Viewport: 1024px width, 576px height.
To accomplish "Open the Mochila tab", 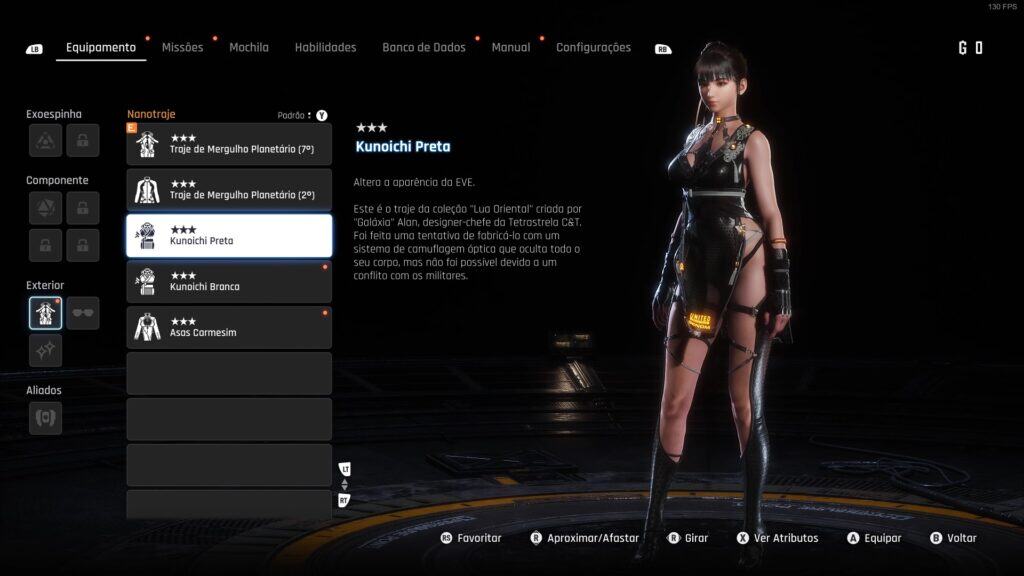I will [249, 47].
